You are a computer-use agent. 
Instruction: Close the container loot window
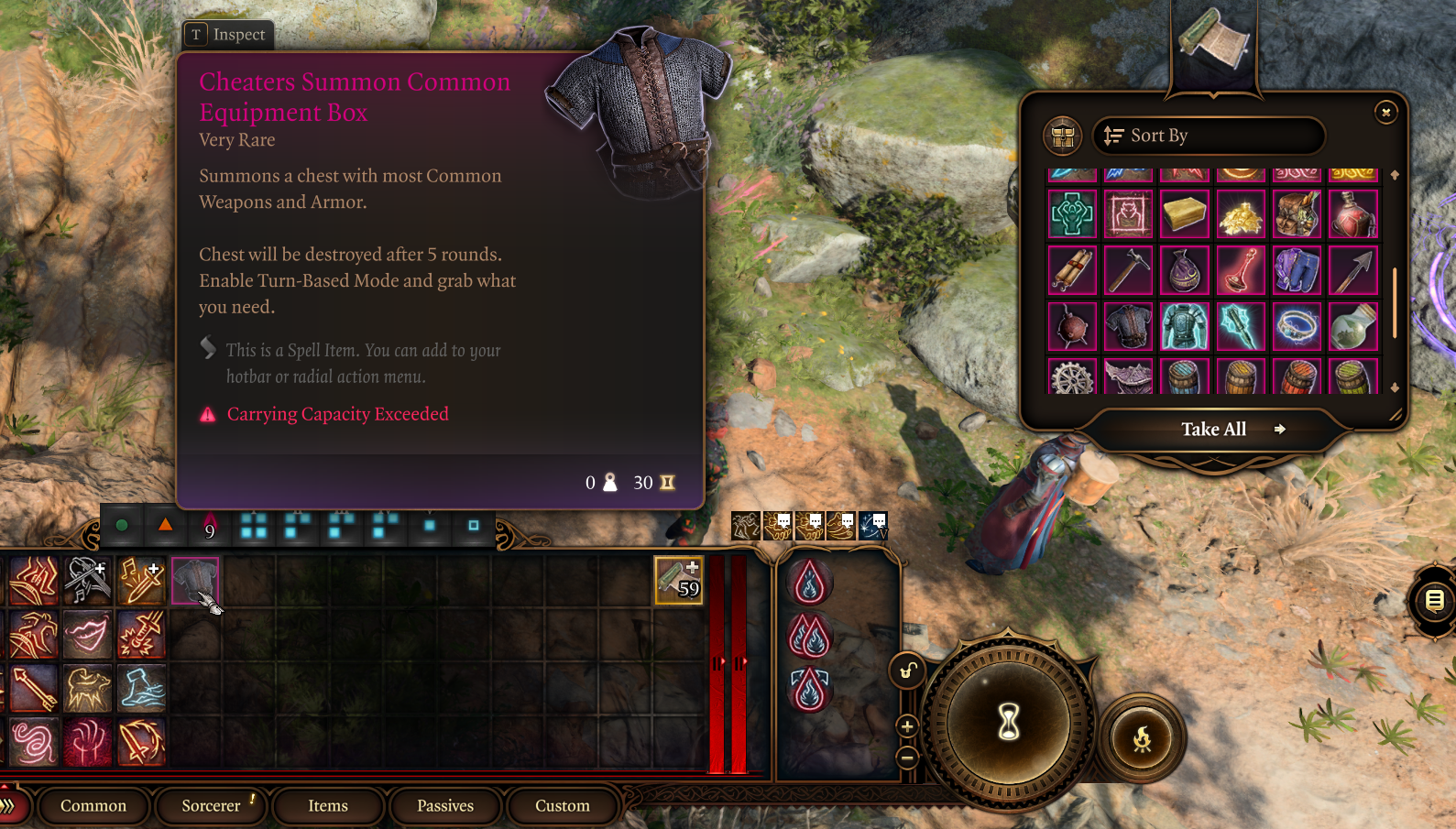click(1385, 112)
